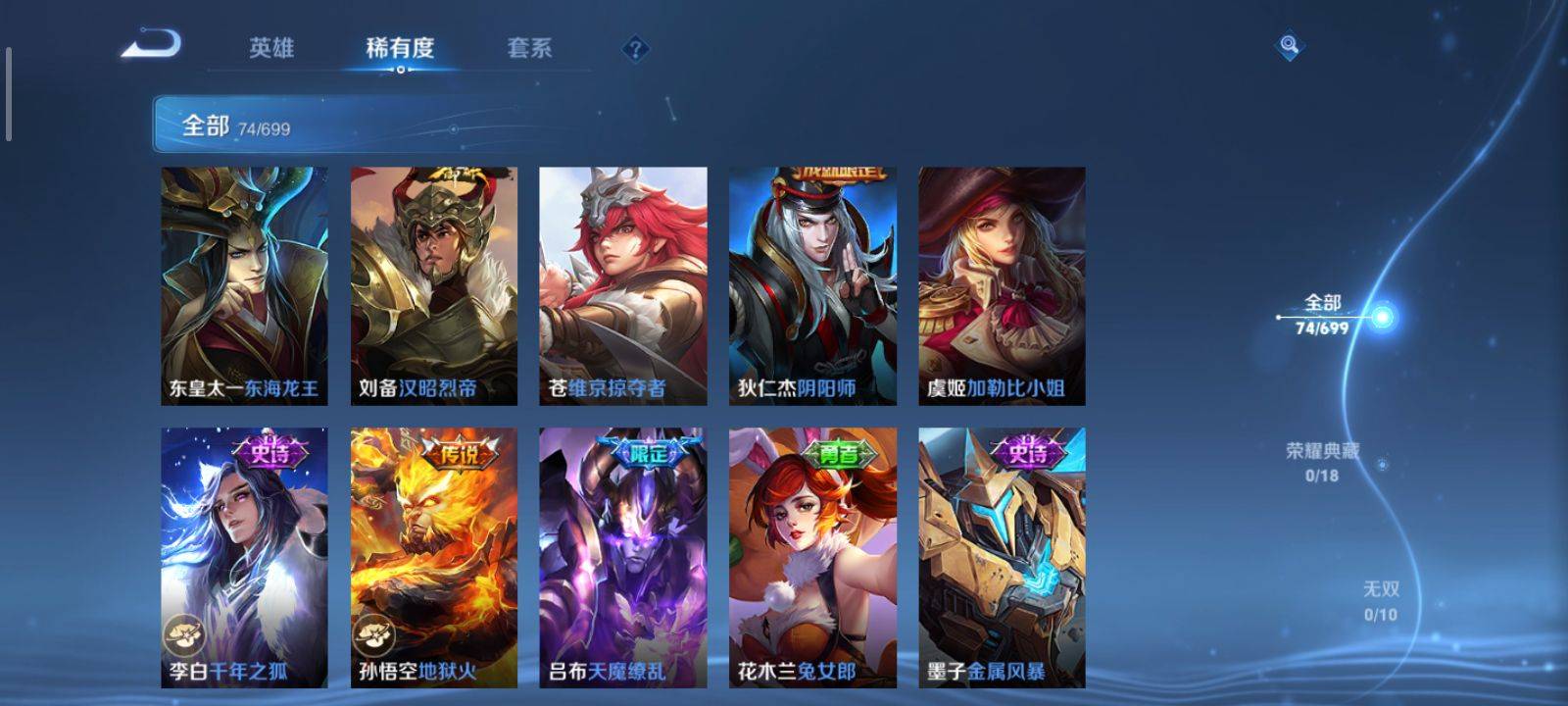The width and height of the screenshot is (1568, 706).
Task: Go back using the return arrow
Action: click(152, 45)
